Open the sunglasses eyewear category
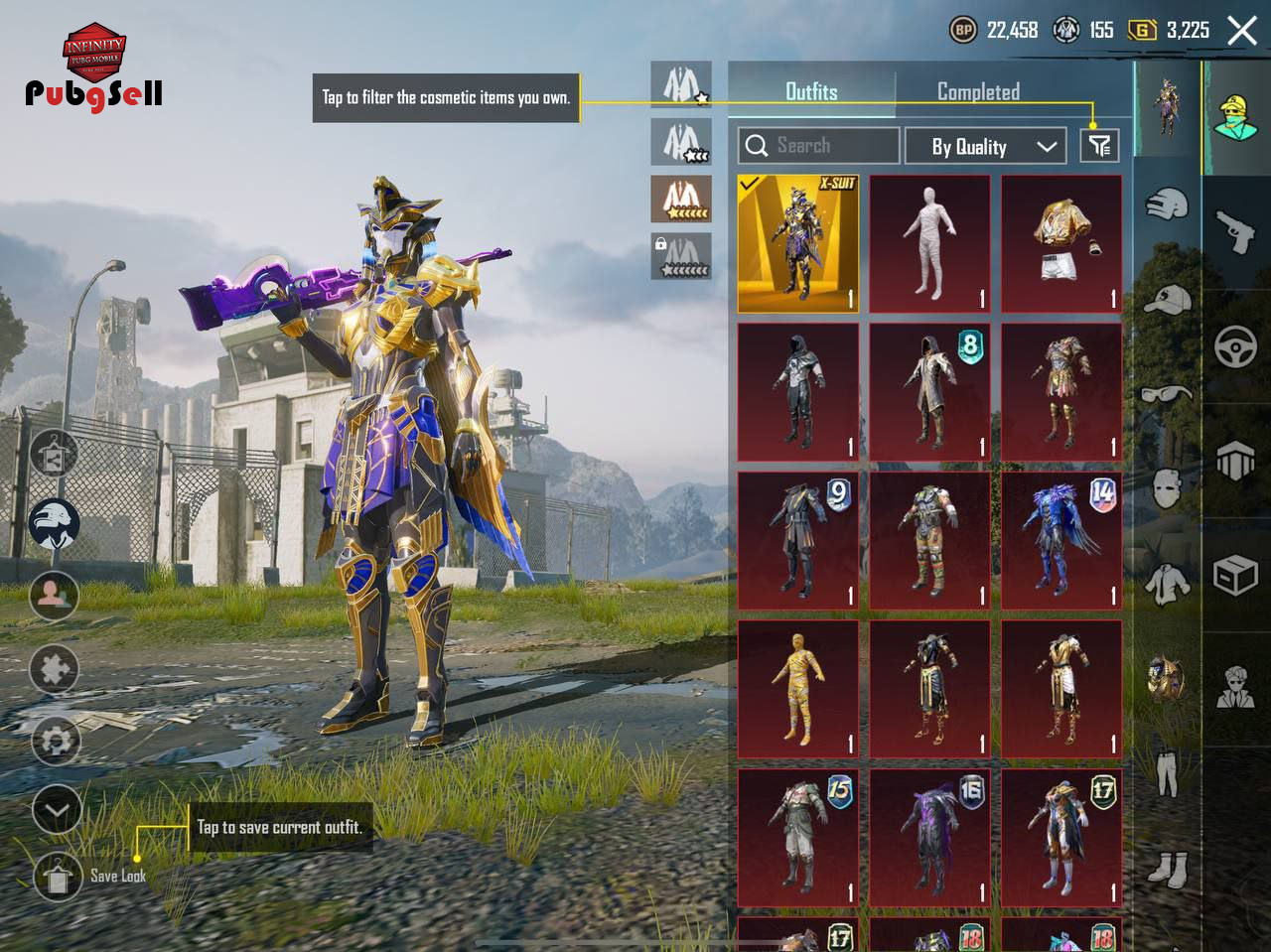 1167,394
